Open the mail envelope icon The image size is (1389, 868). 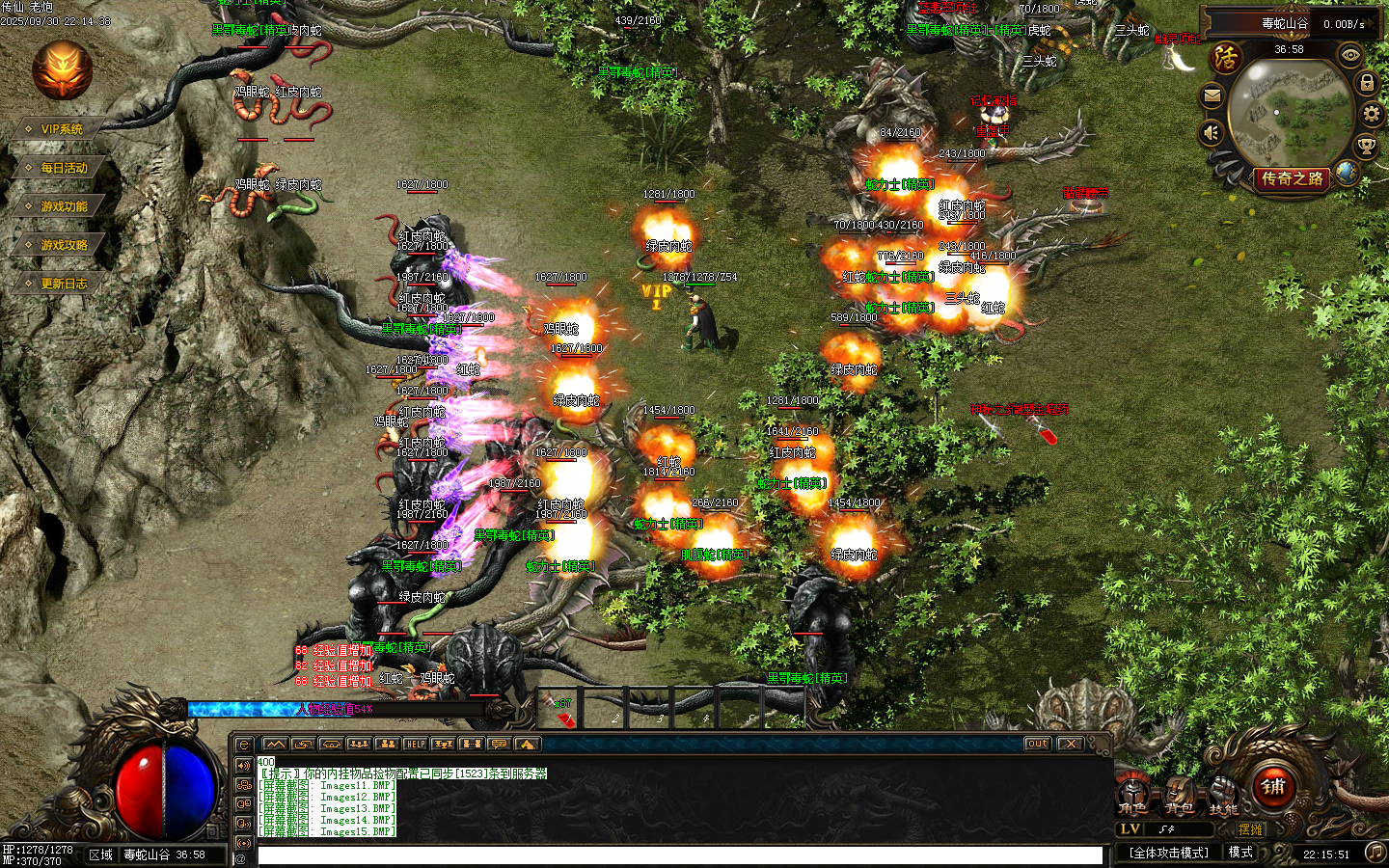point(1212,95)
